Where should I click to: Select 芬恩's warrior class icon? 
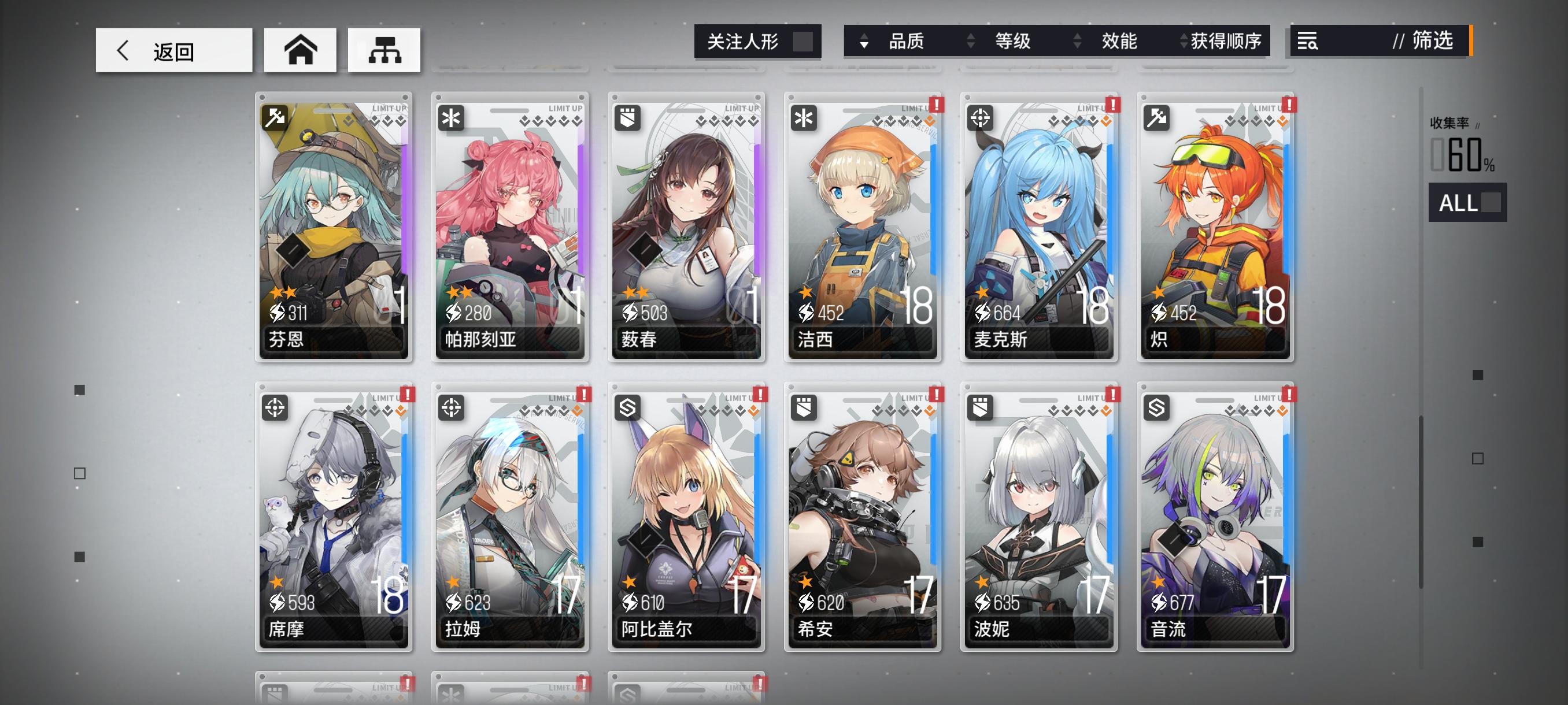[x=276, y=117]
